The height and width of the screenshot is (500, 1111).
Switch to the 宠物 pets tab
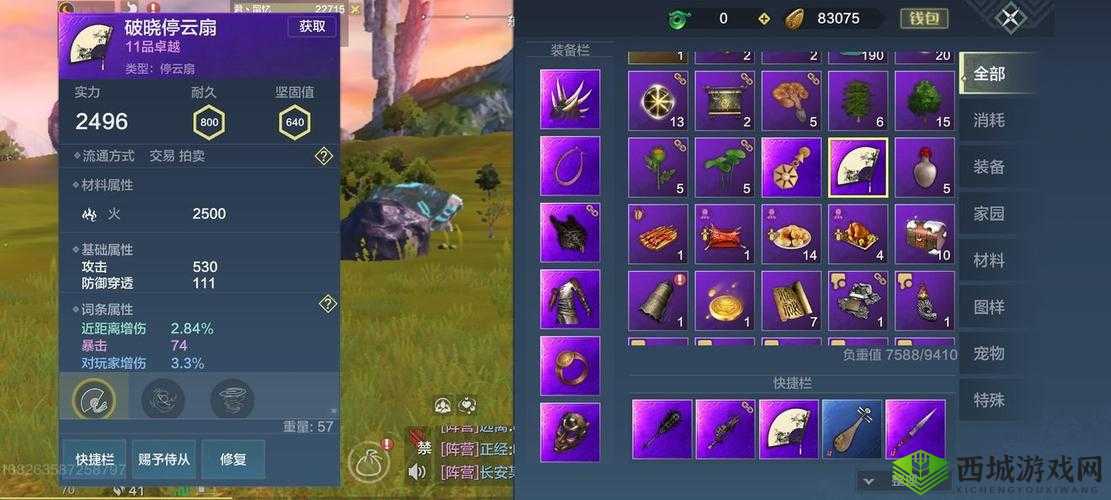989,353
